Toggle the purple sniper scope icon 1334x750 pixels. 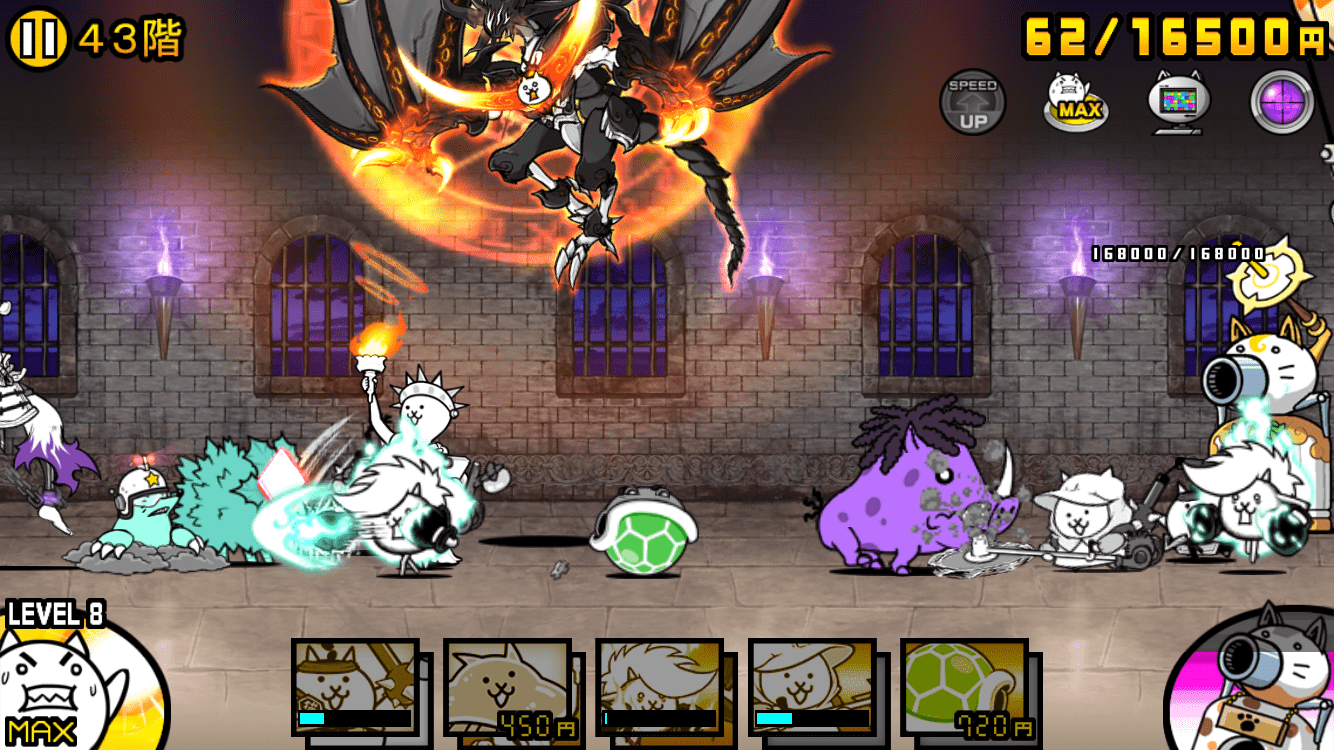pos(1282,102)
